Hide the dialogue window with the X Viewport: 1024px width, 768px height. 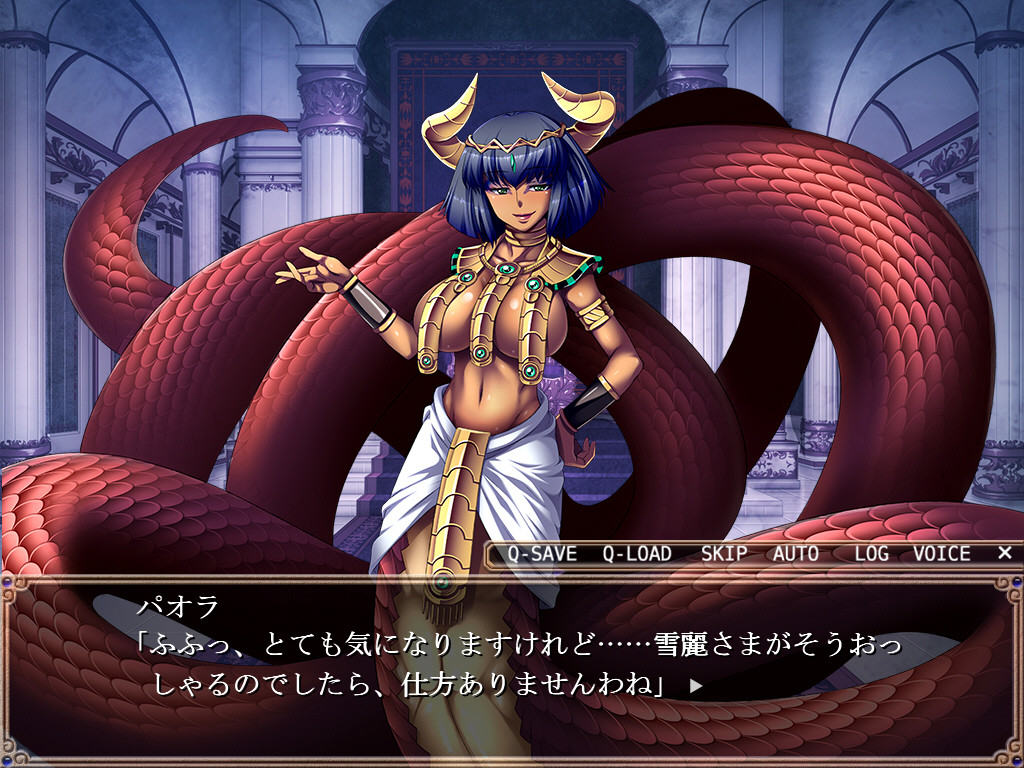(1005, 553)
